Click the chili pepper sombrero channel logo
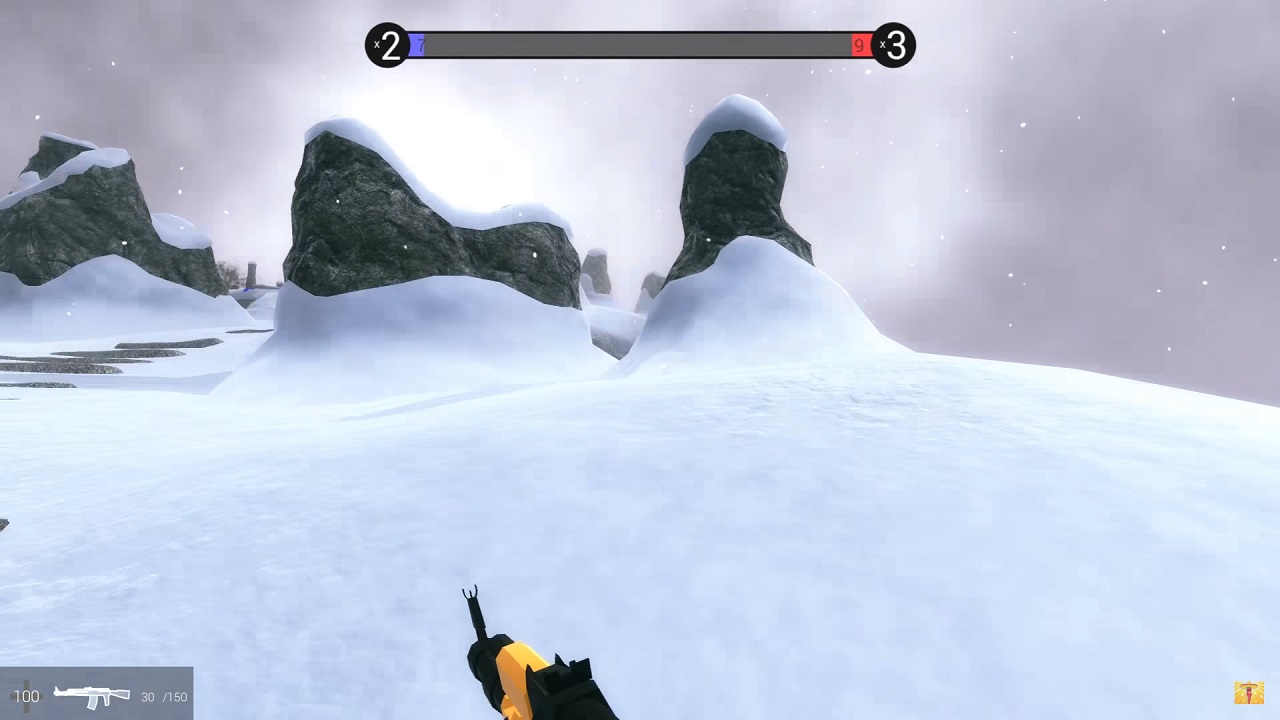The height and width of the screenshot is (720, 1280). [x=1249, y=692]
